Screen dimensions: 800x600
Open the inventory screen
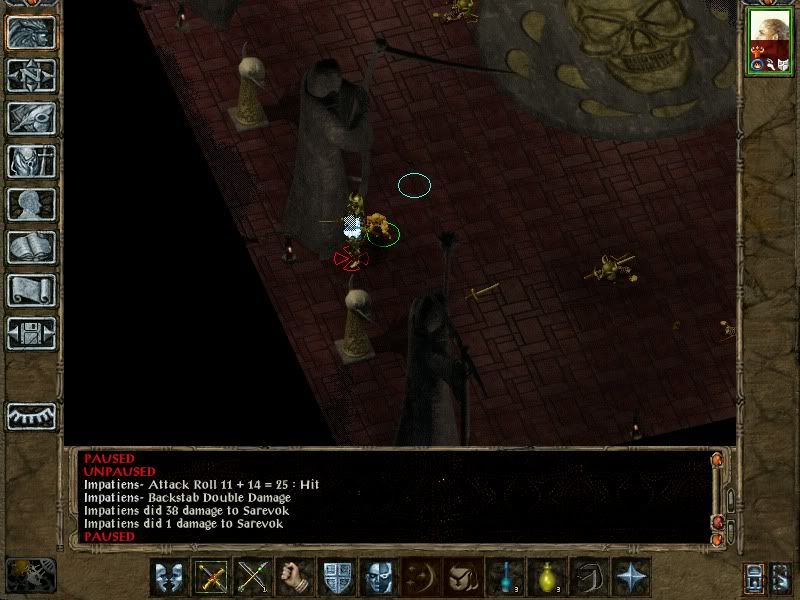pyautogui.click(x=32, y=161)
